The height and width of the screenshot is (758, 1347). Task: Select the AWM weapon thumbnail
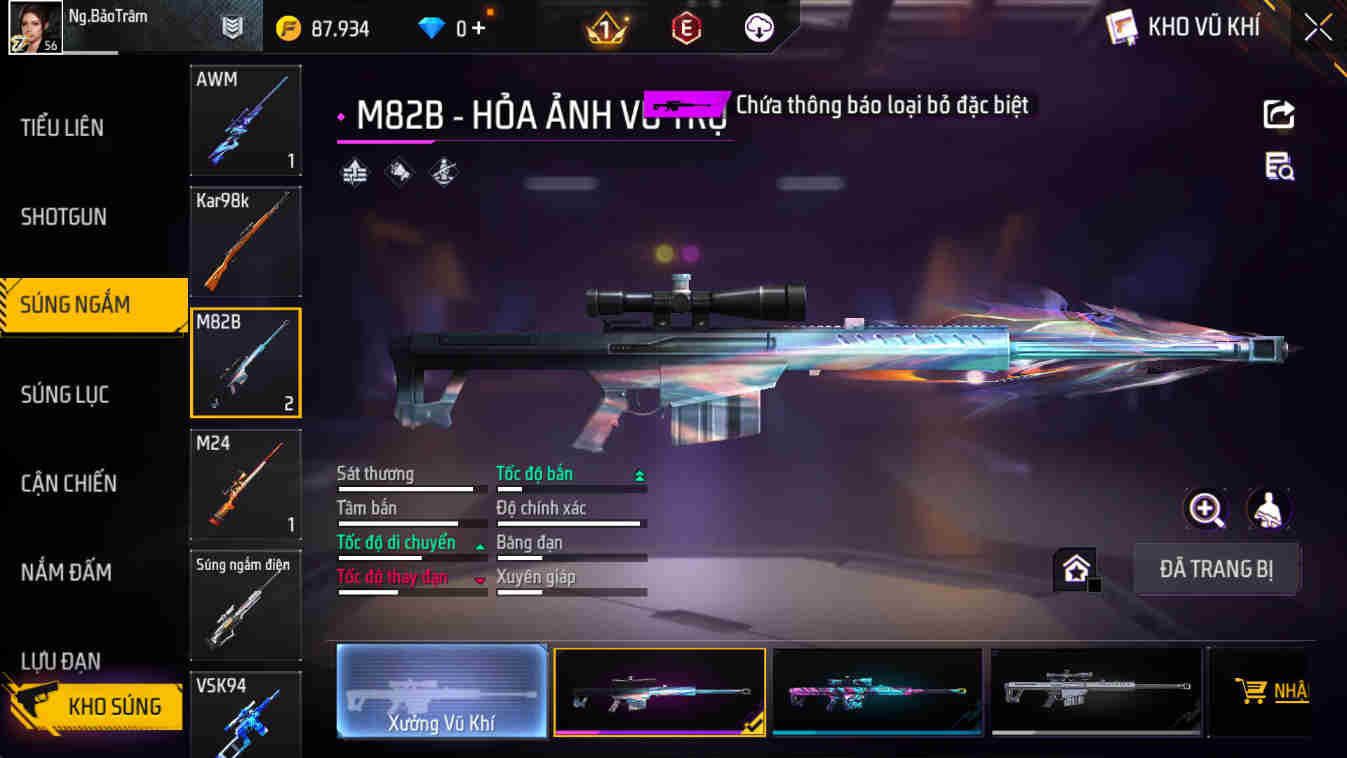coord(245,120)
